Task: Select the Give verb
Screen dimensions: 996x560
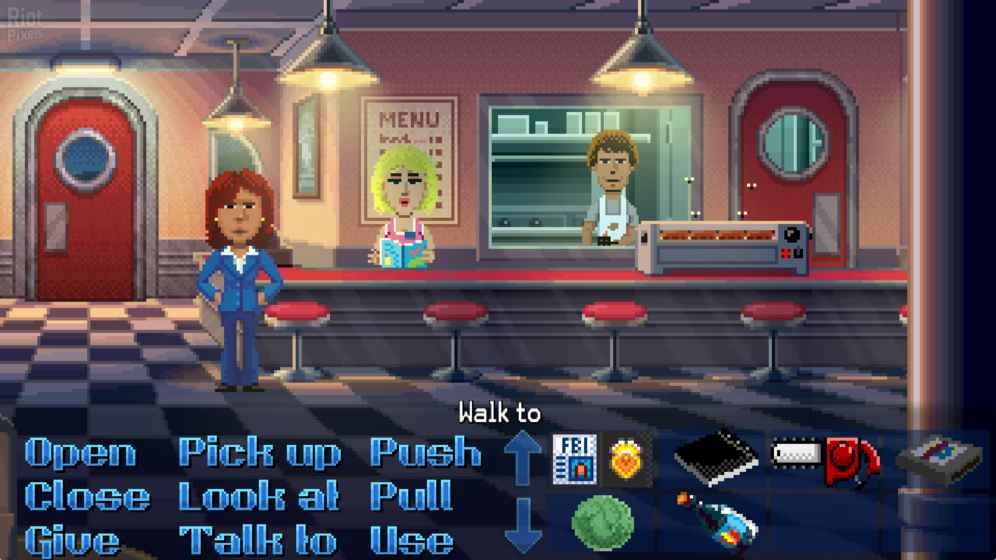Action: [x=72, y=541]
